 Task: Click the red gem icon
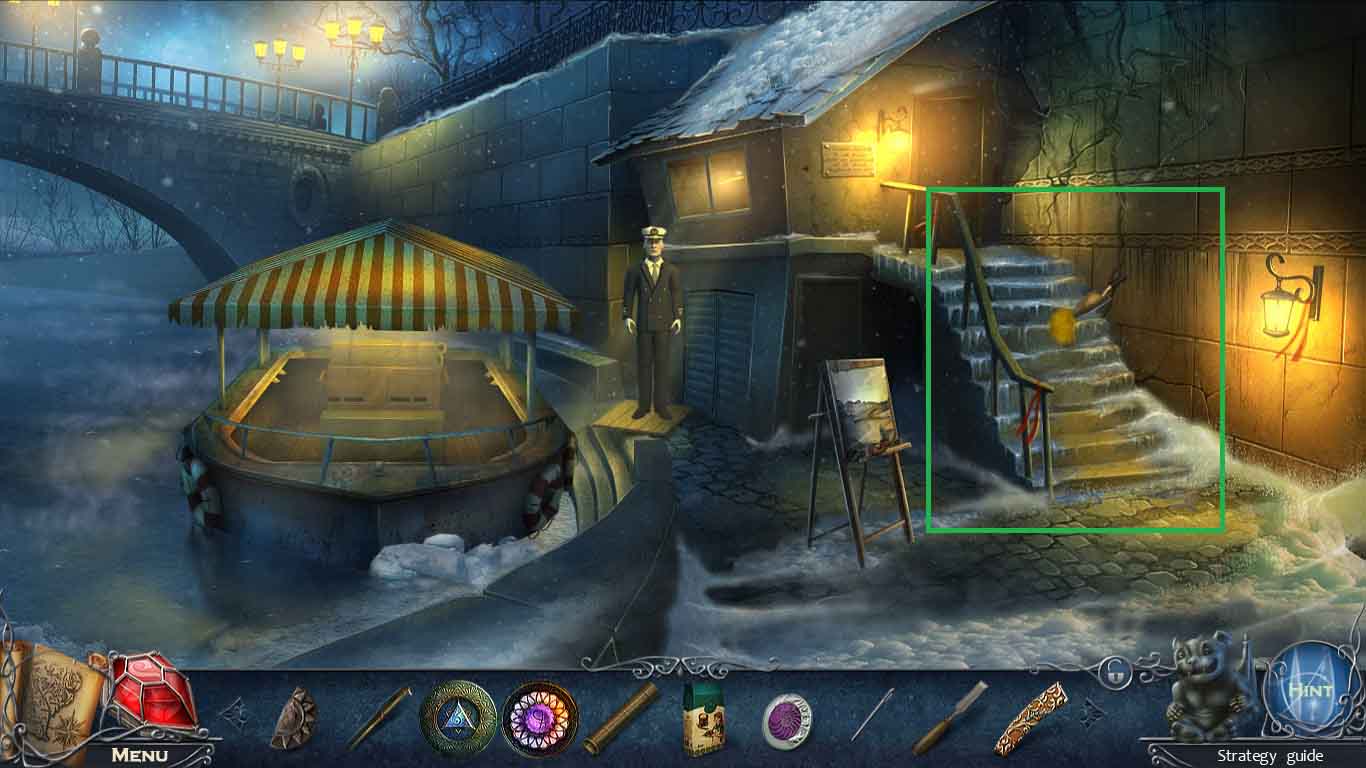(153, 692)
